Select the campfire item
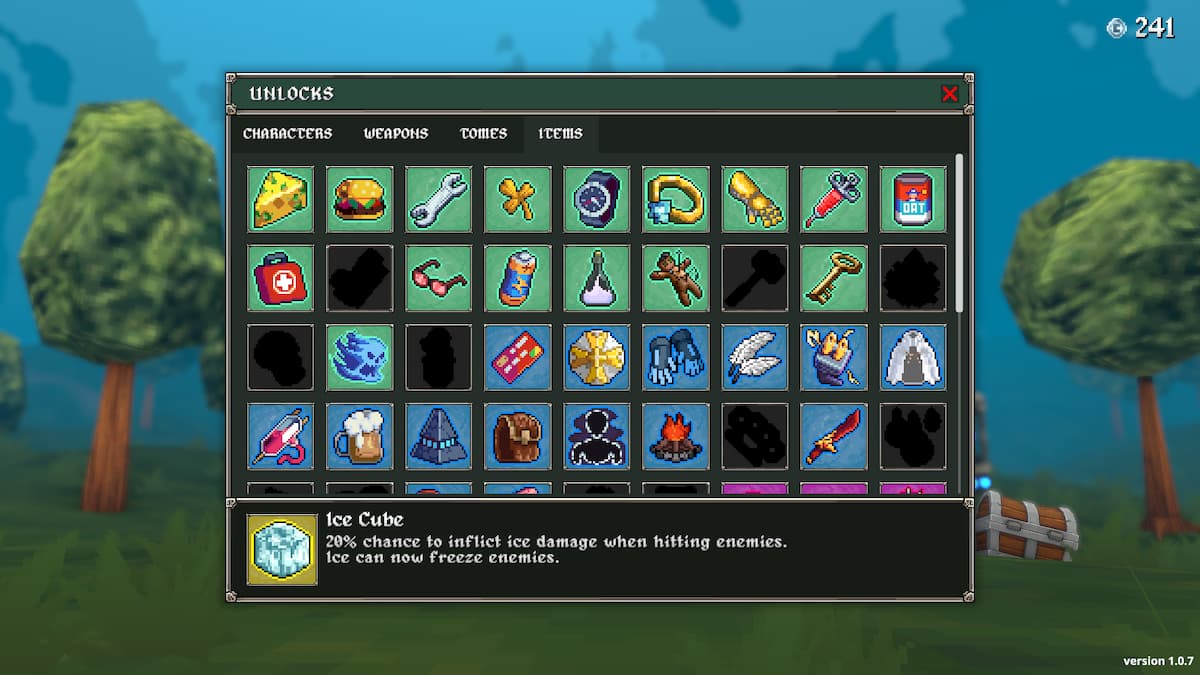This screenshot has width=1200, height=675. pos(676,436)
